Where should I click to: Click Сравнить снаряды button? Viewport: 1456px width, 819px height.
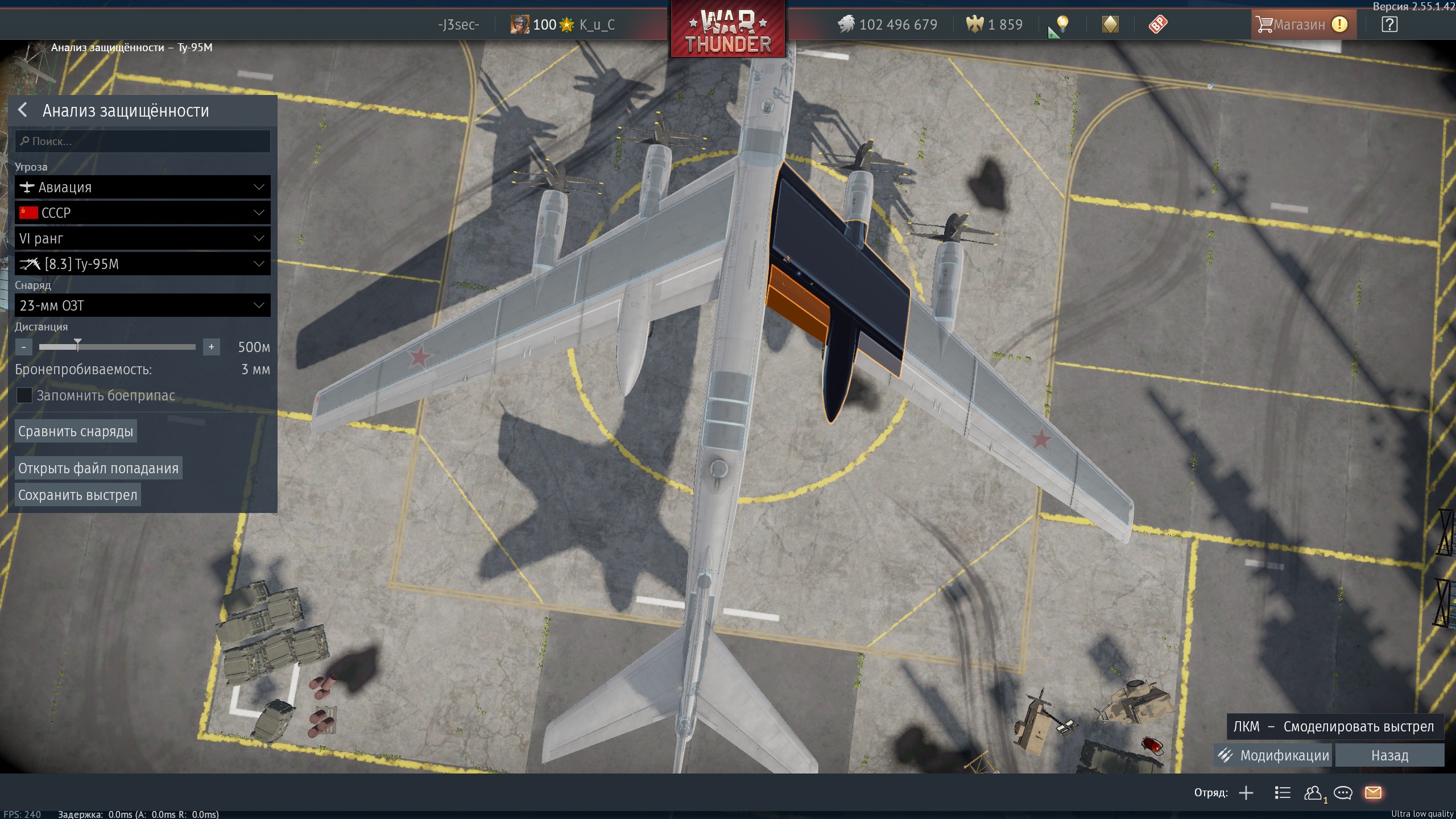click(x=76, y=431)
